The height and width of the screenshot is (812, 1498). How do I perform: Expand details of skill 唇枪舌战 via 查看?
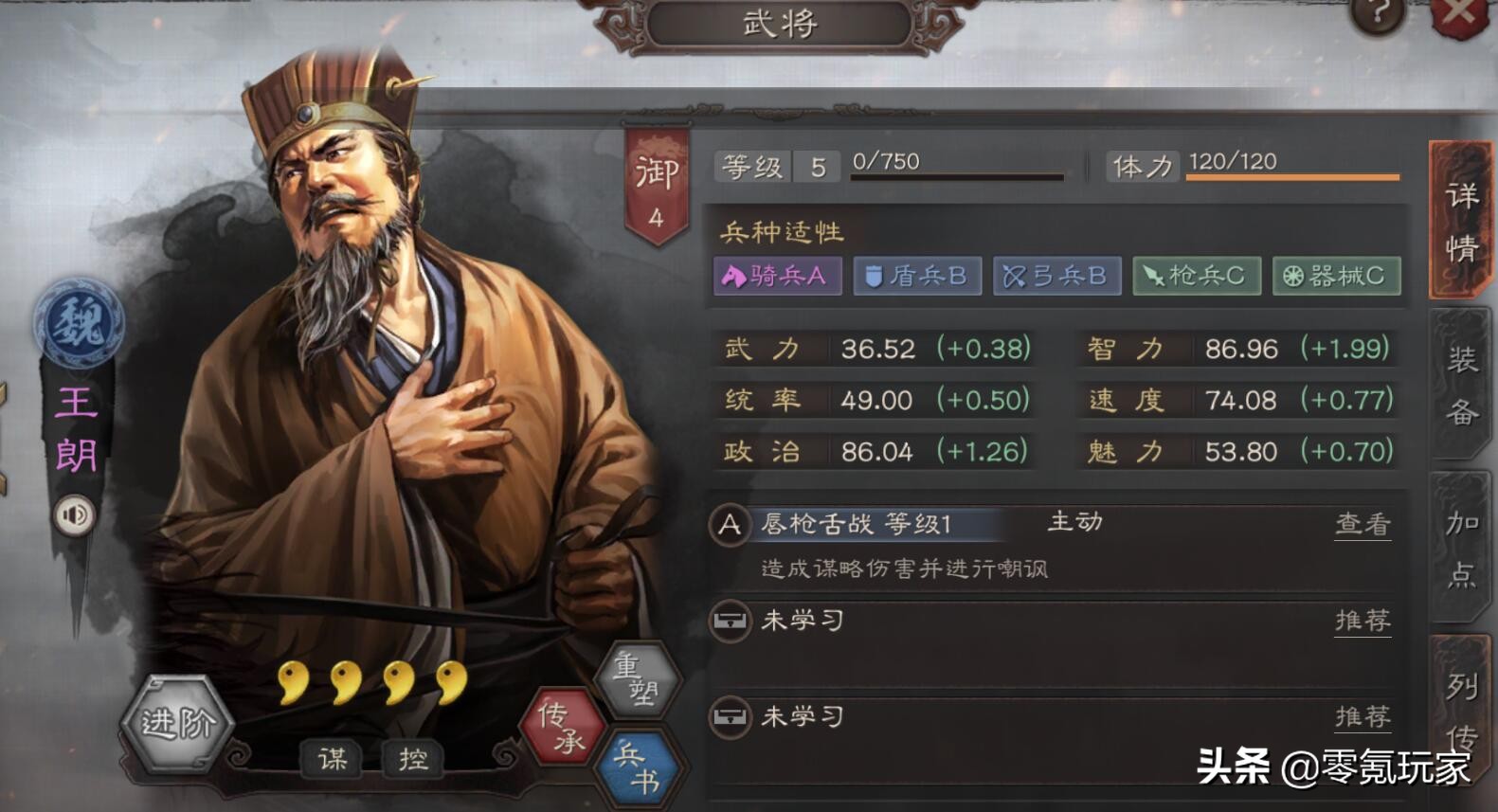pos(1363,522)
